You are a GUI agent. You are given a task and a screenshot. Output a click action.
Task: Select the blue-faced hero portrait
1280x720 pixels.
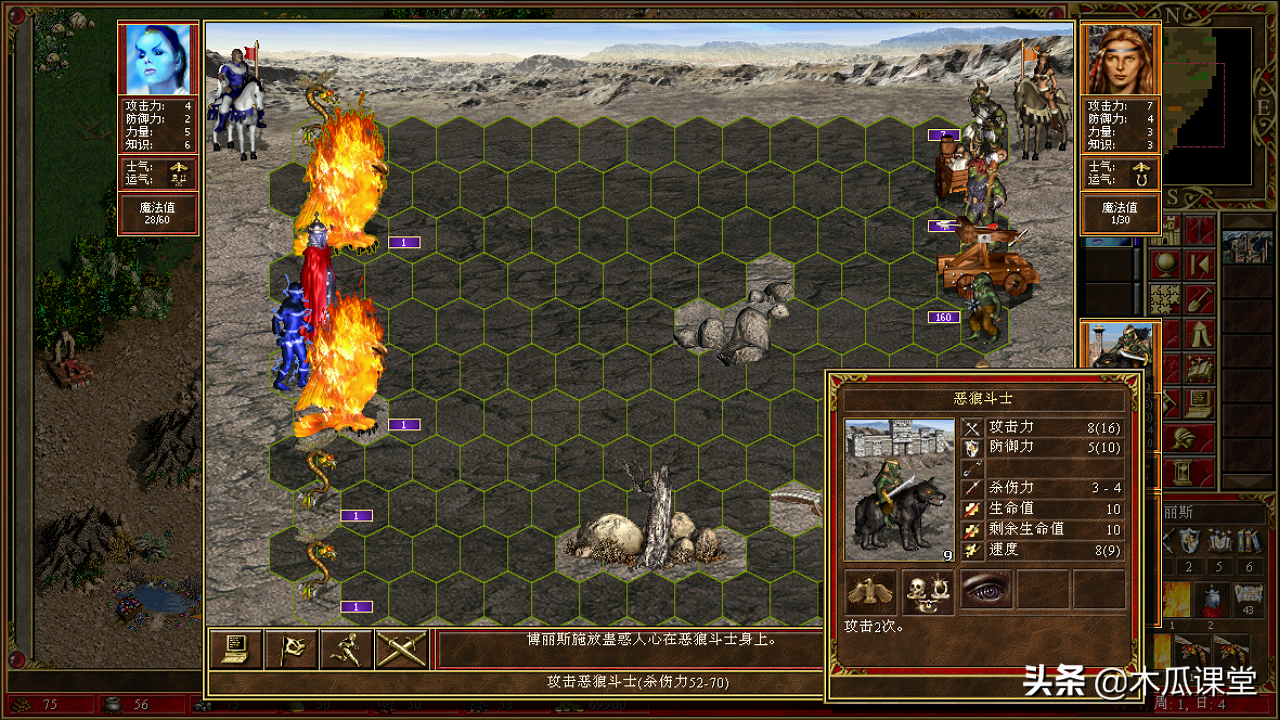(158, 59)
